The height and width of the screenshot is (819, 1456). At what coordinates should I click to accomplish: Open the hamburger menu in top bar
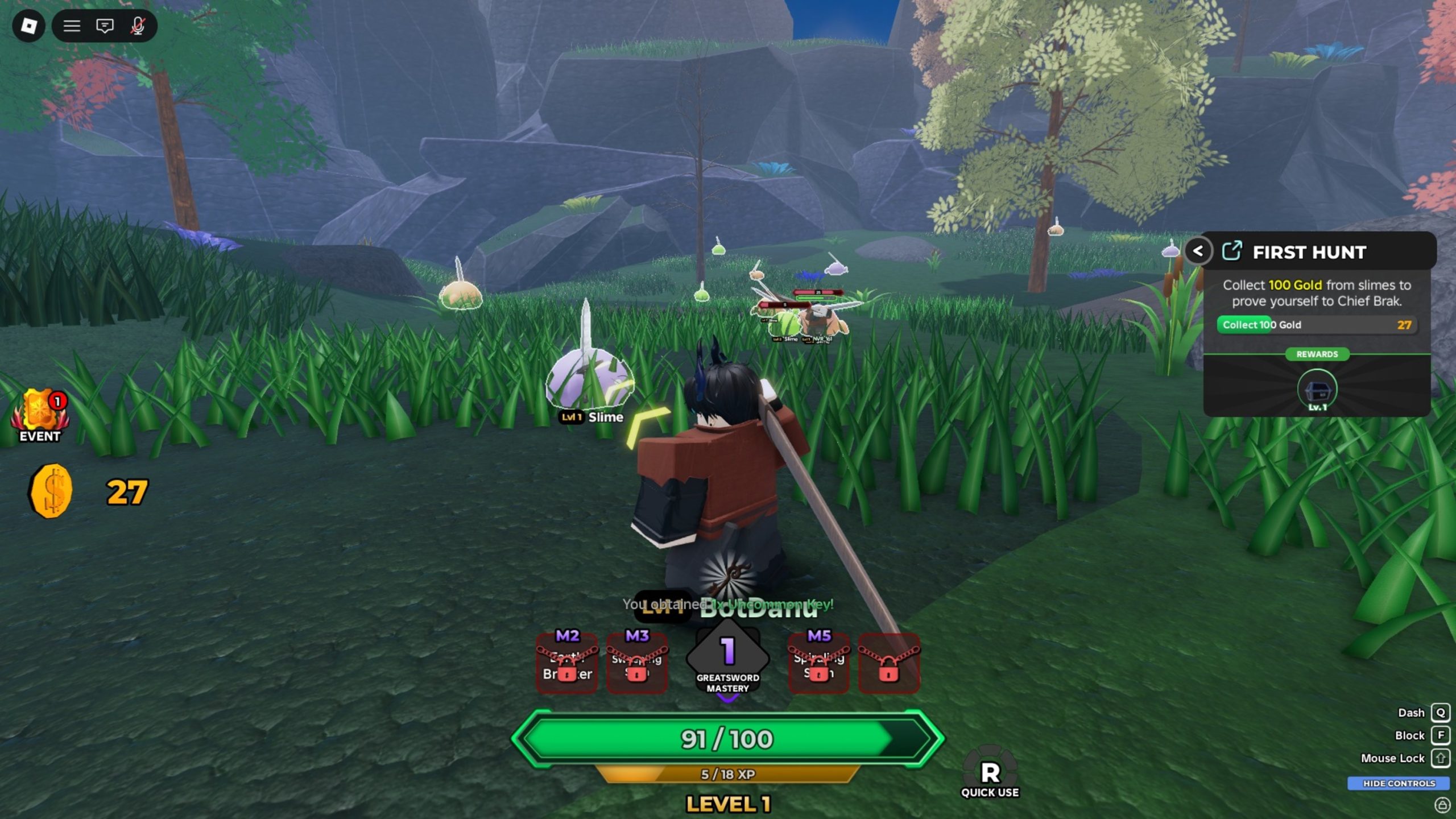pos(72,26)
